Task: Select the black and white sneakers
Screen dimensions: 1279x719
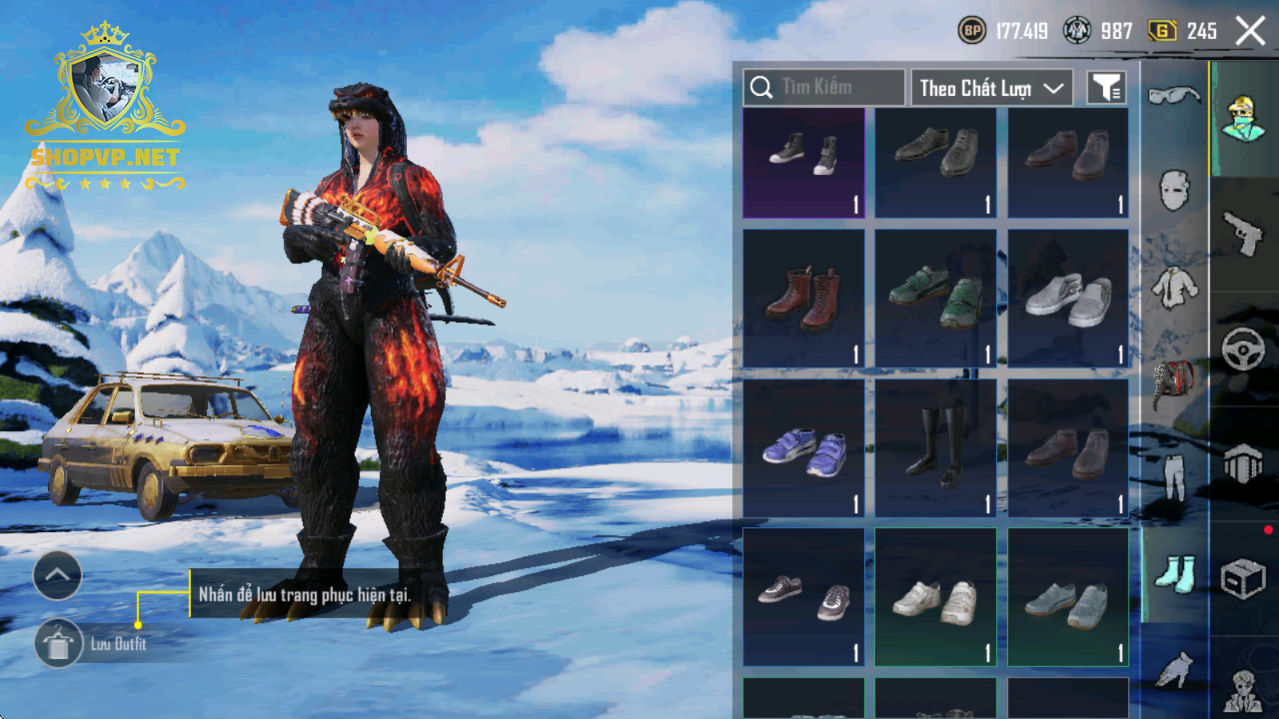Action: pyautogui.click(x=803, y=163)
